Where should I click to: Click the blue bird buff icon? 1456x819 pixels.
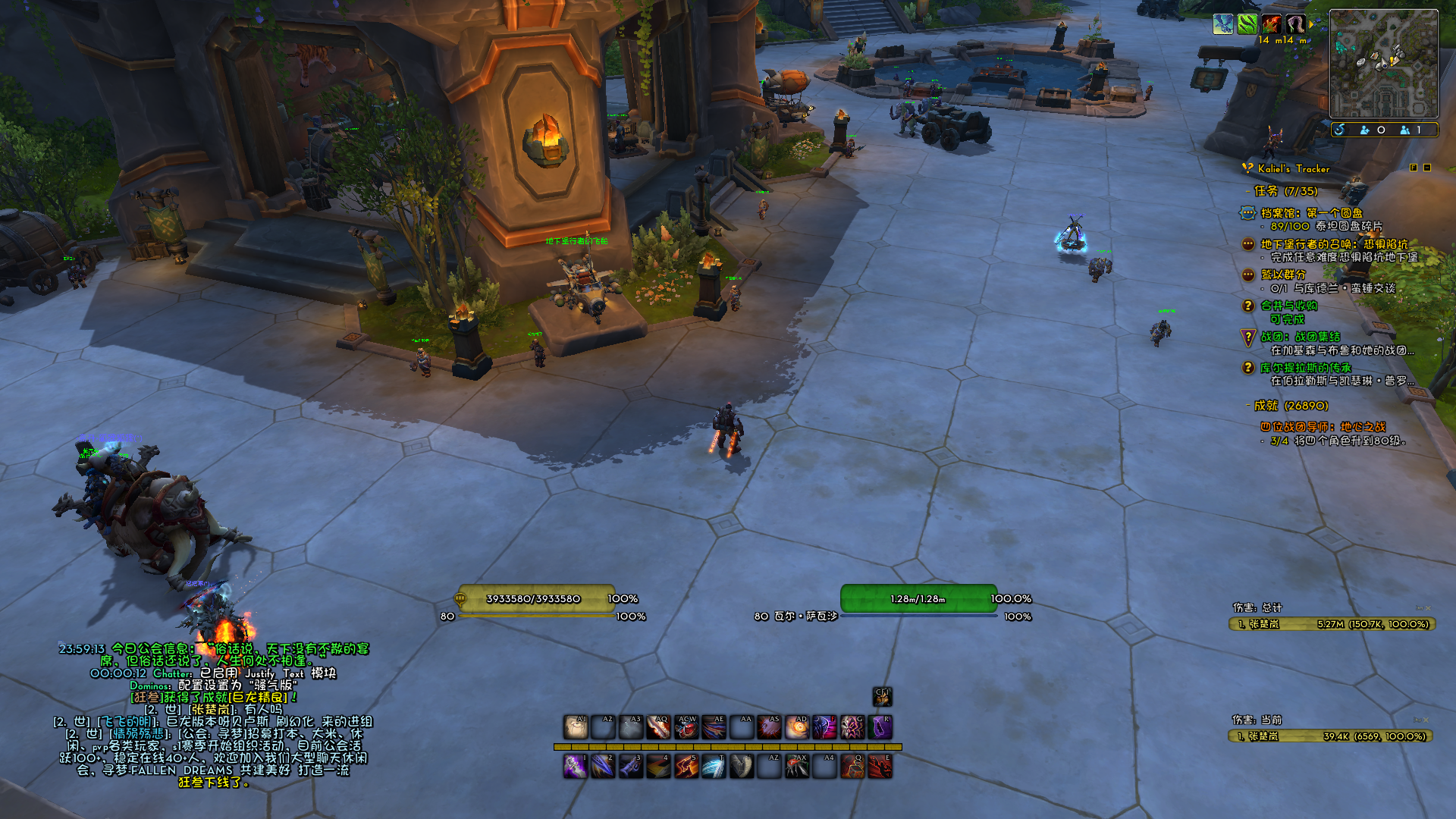pos(1222,24)
